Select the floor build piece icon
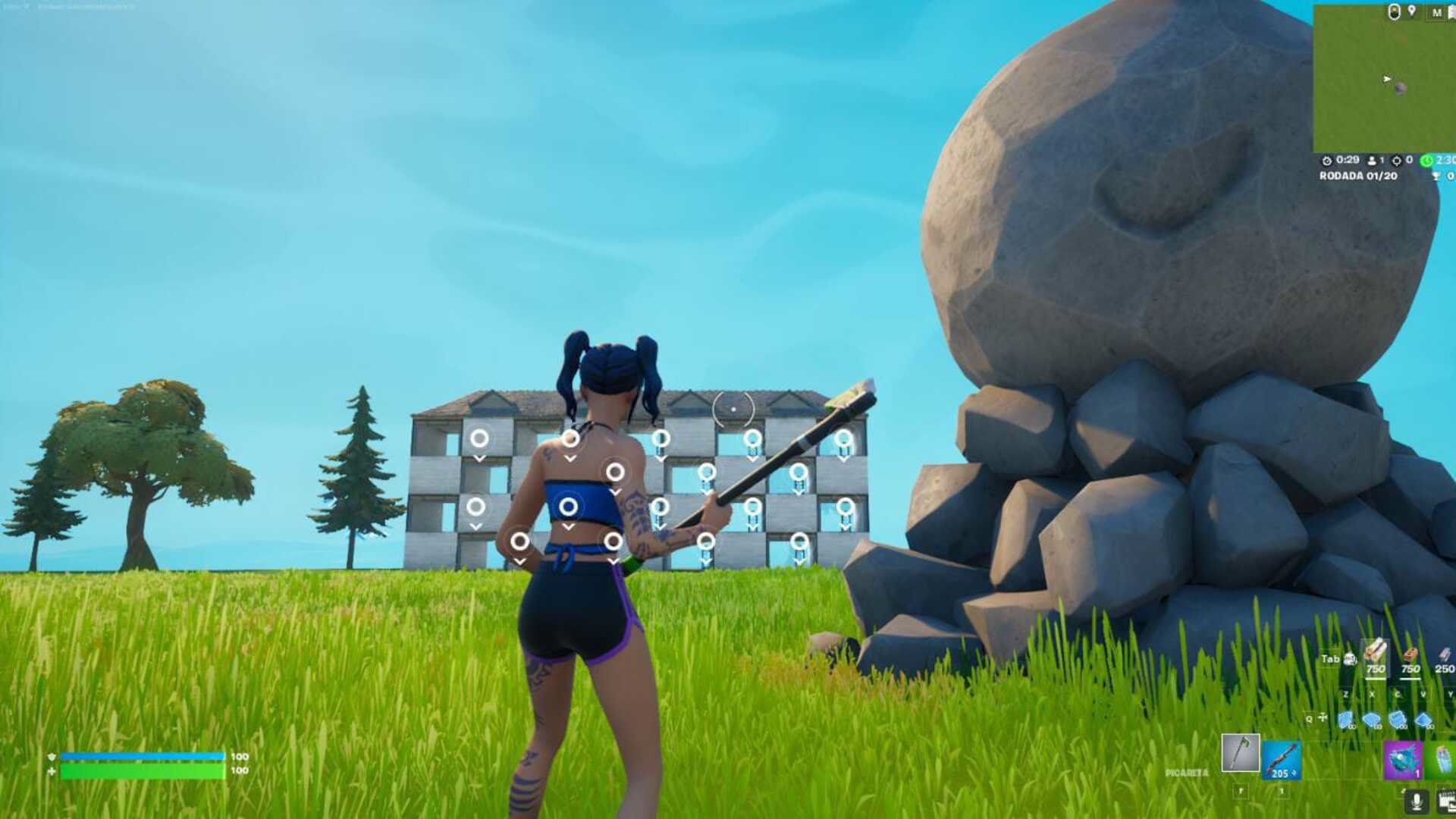Viewport: 1456px width, 819px height. [x=1372, y=720]
